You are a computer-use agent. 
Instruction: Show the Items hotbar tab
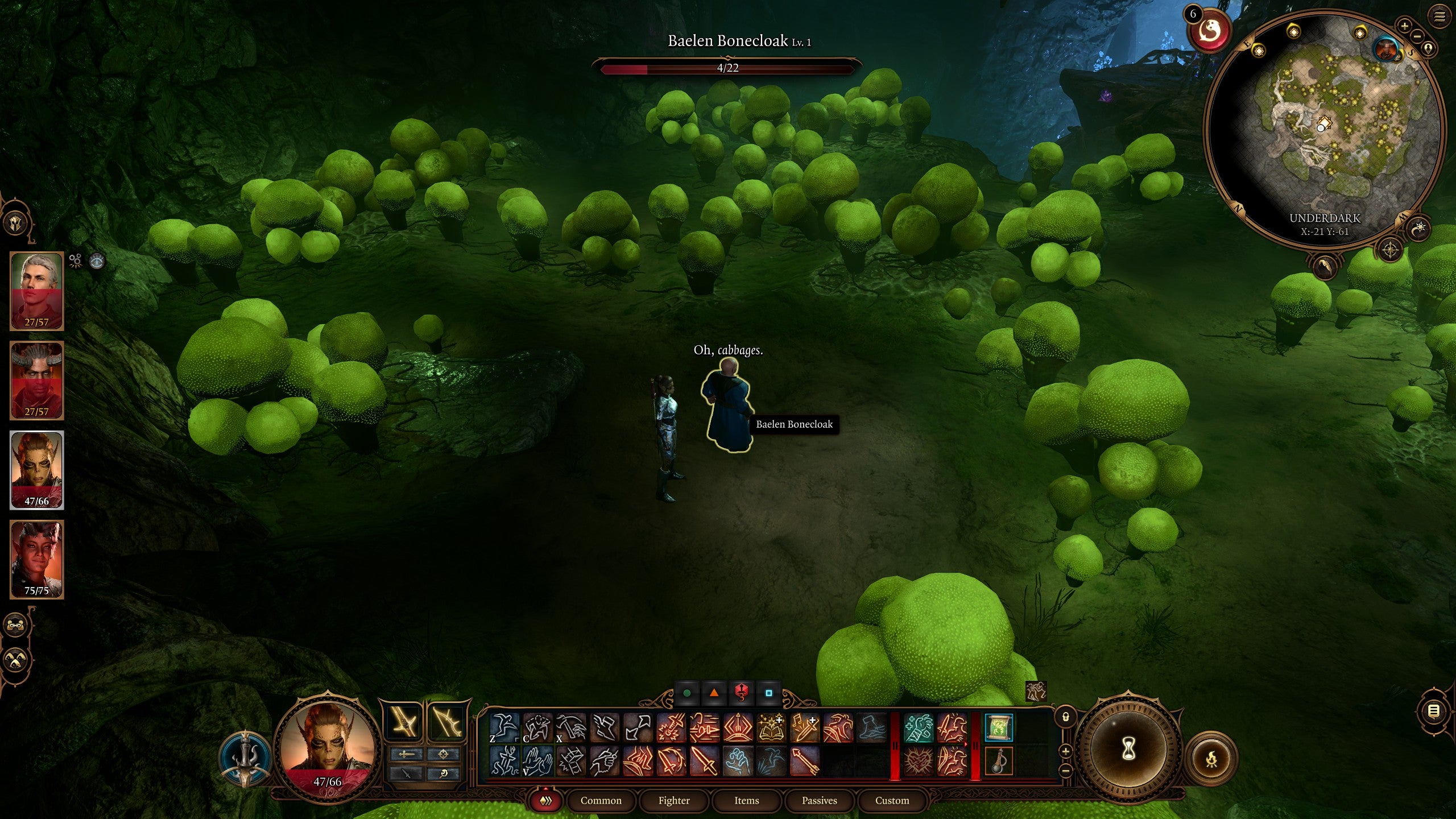(747, 801)
